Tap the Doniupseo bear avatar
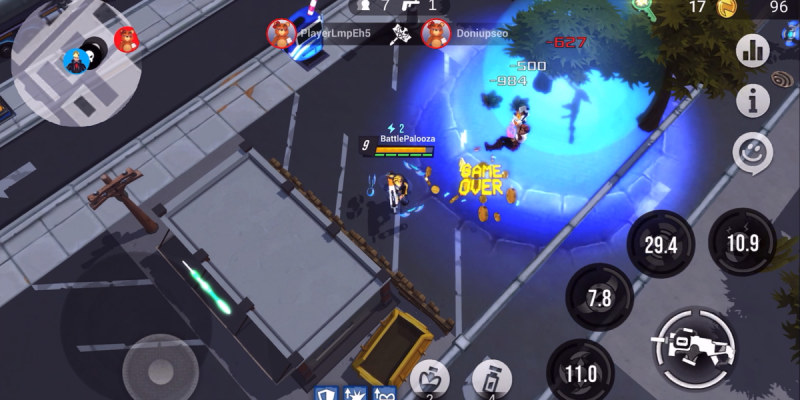Viewport: 800px width, 400px height. tap(435, 34)
